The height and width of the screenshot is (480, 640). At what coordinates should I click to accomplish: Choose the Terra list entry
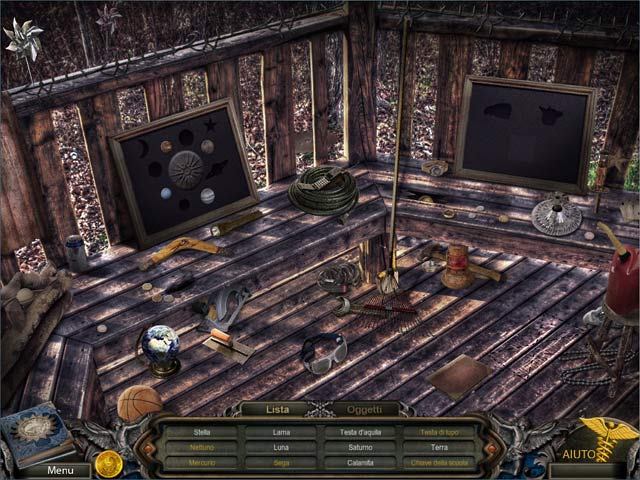(x=439, y=447)
